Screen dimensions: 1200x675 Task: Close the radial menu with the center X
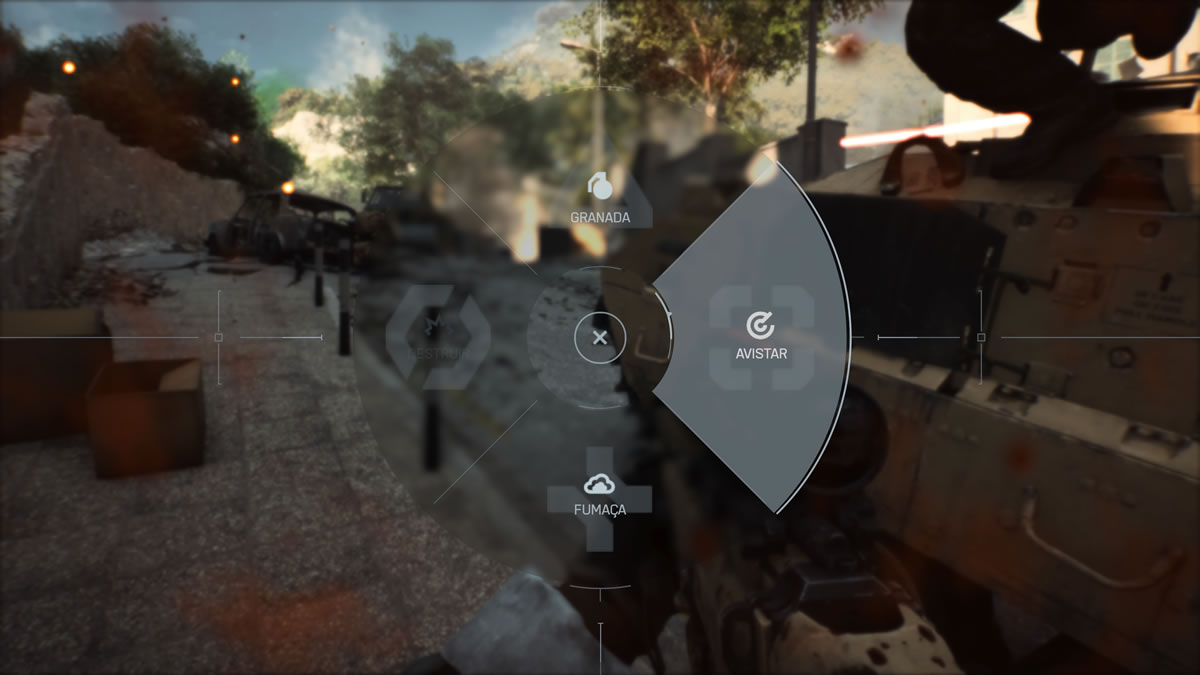point(600,338)
